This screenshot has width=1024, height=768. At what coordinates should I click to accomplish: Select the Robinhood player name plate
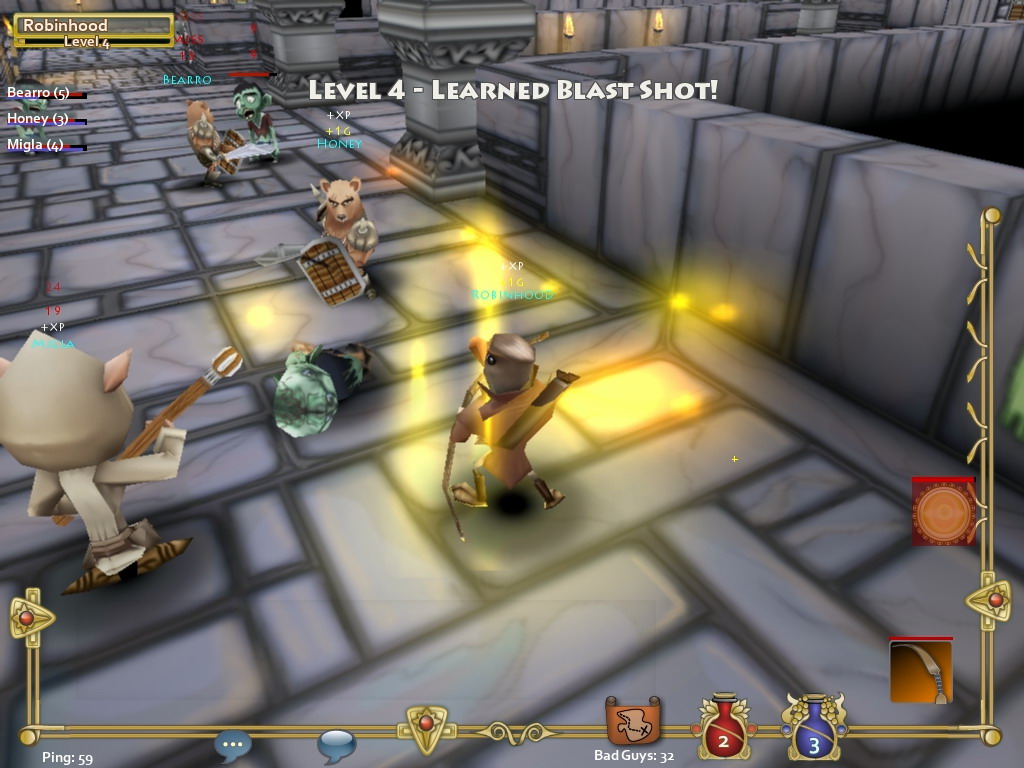pyautogui.click(x=93, y=31)
